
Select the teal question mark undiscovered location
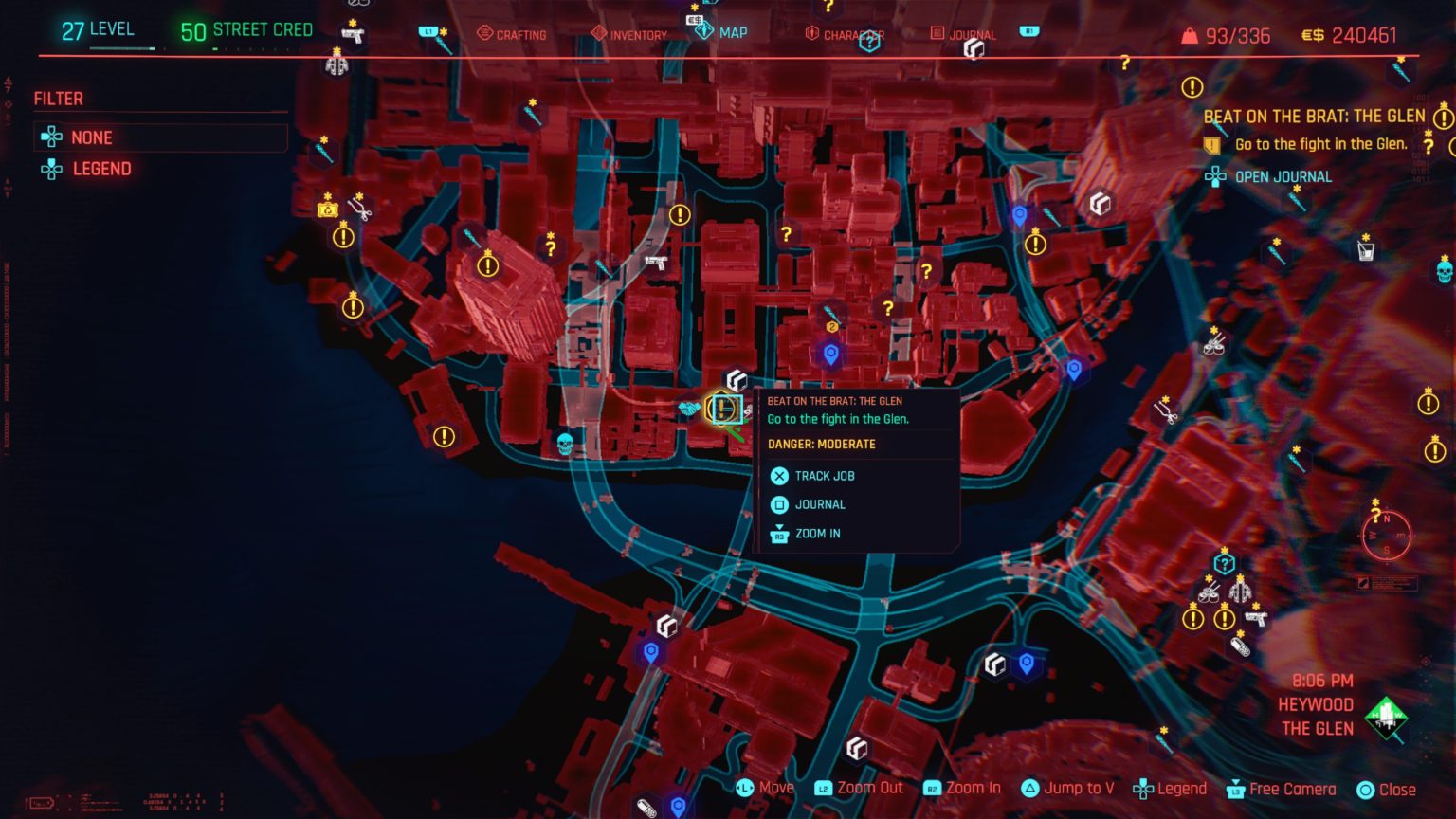(1226, 563)
